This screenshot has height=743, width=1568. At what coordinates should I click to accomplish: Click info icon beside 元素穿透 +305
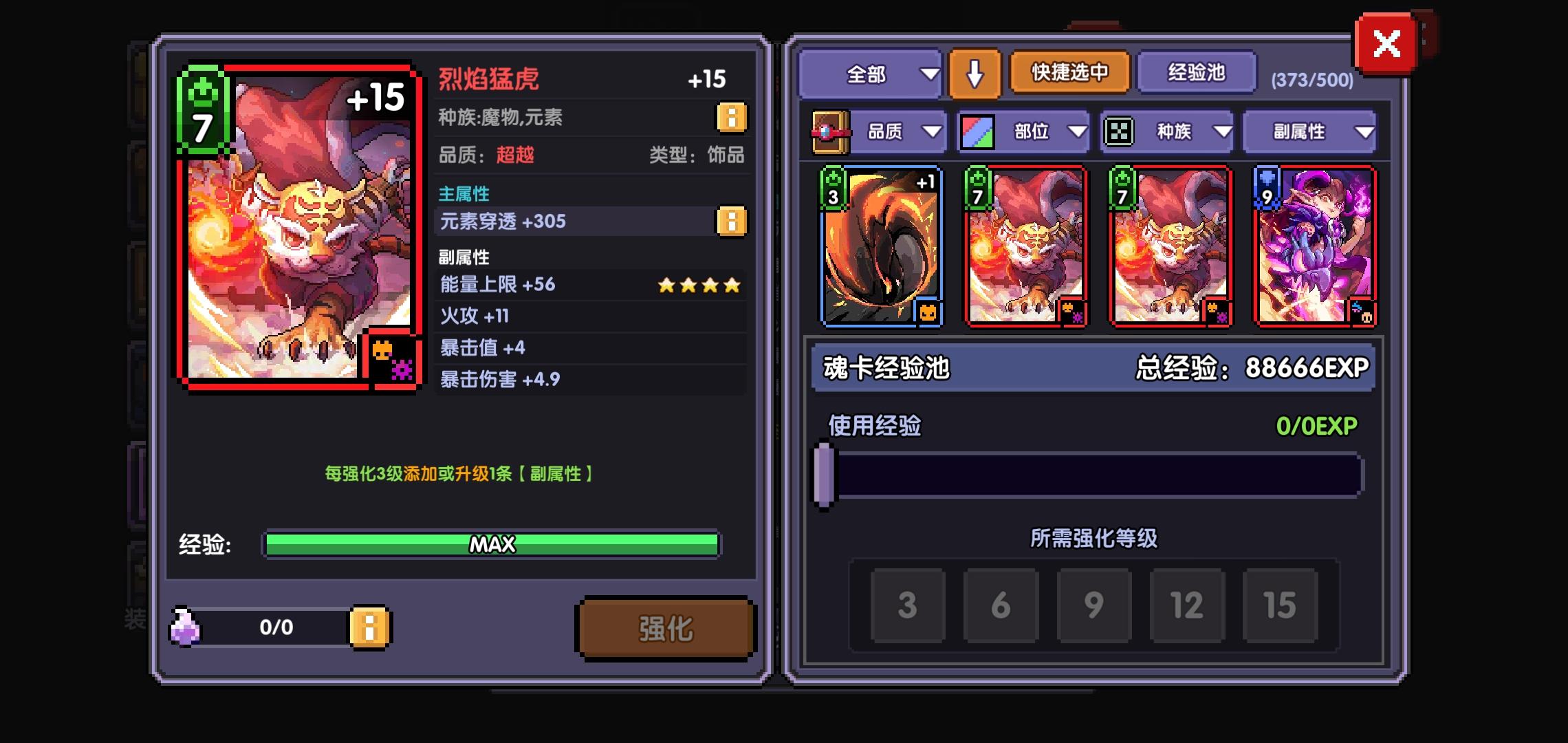732,222
